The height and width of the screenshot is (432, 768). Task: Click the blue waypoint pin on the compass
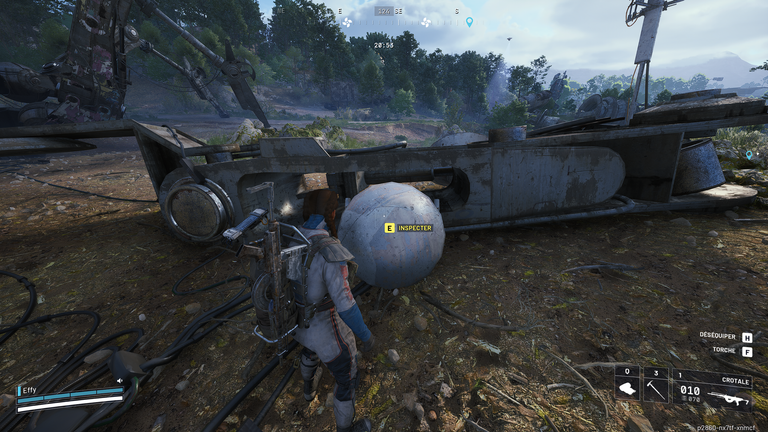point(469,21)
